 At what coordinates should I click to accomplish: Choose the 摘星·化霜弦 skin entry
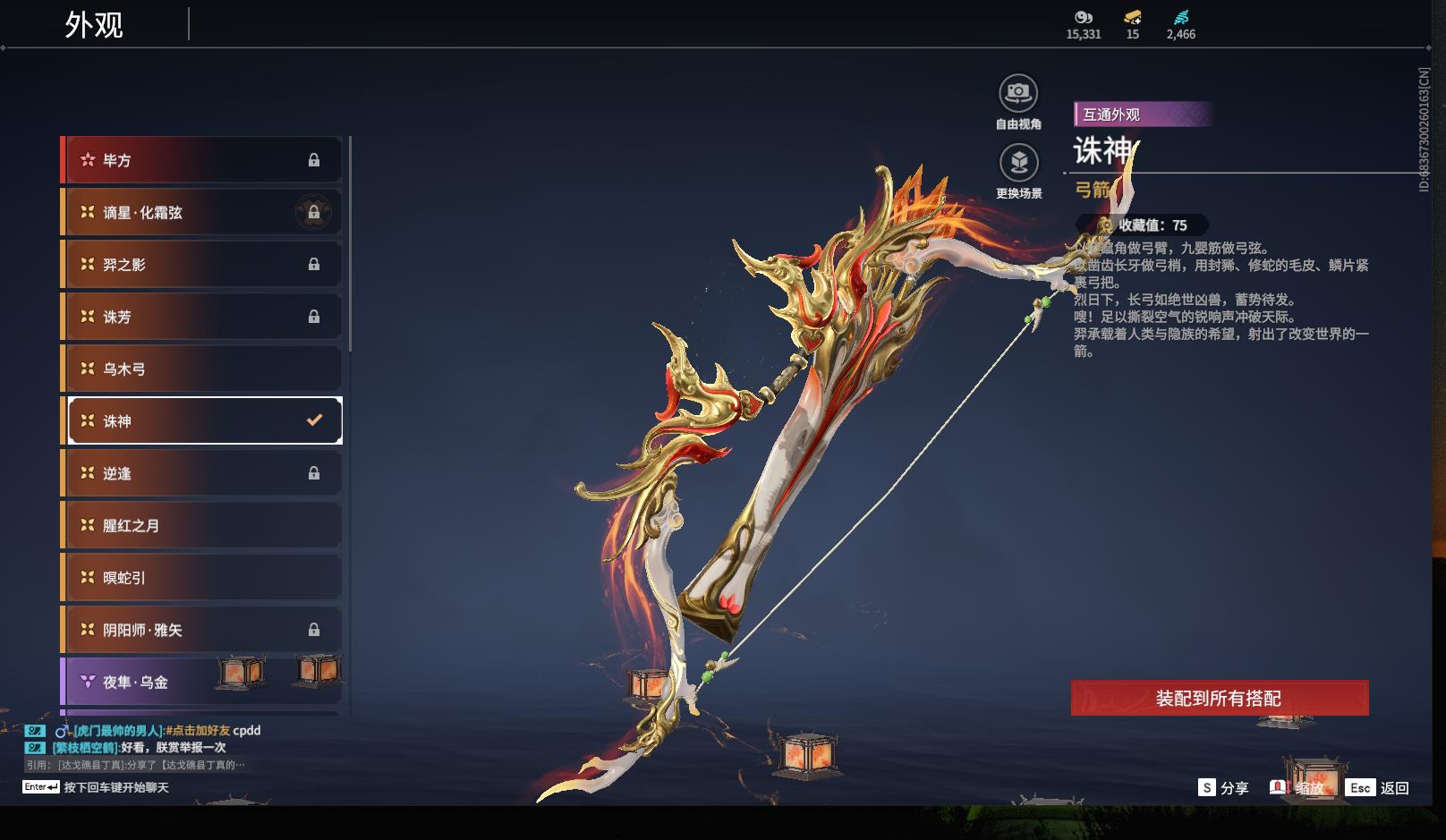click(201, 212)
